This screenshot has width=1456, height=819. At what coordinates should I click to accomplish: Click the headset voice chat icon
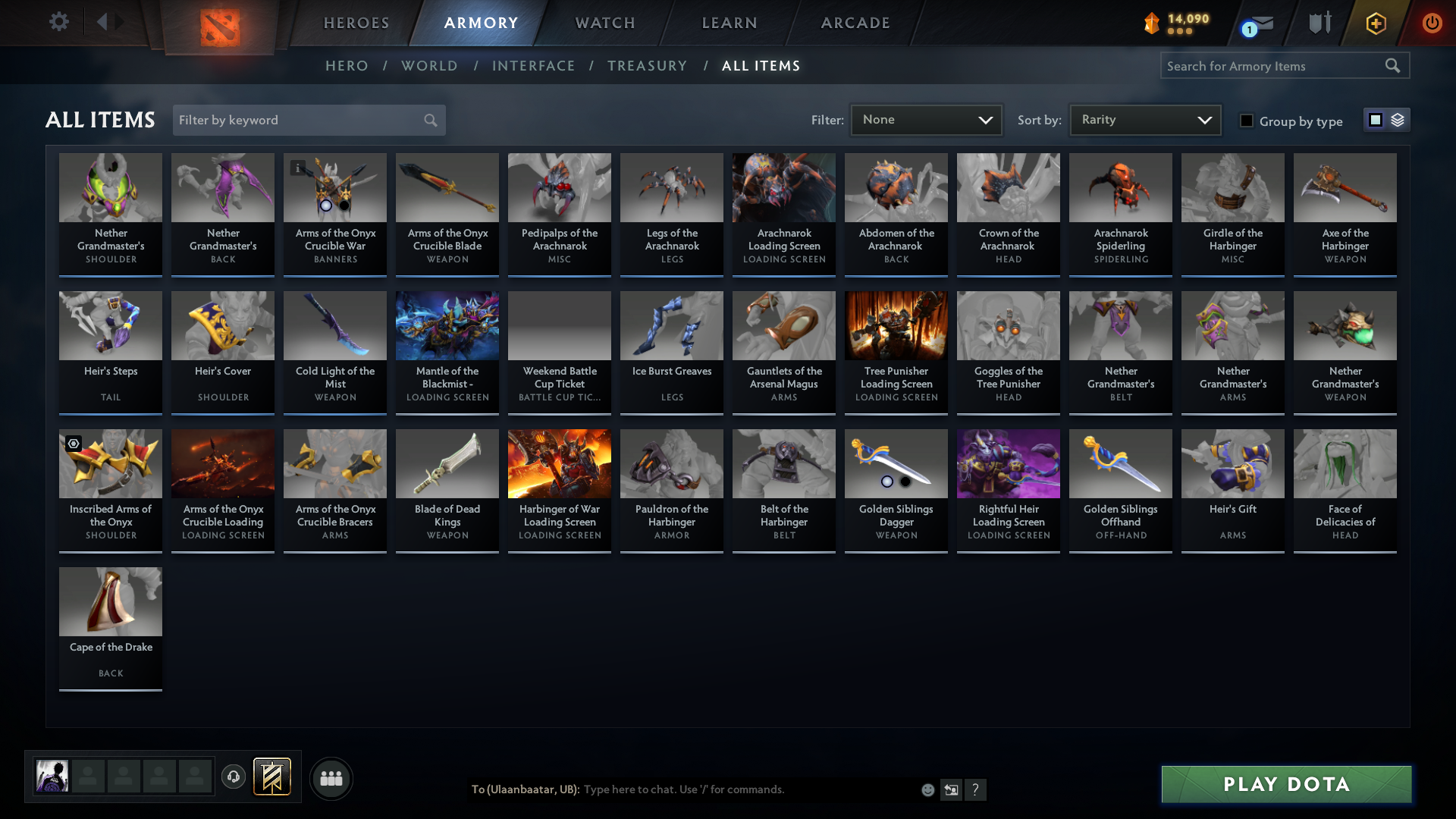pyautogui.click(x=234, y=777)
